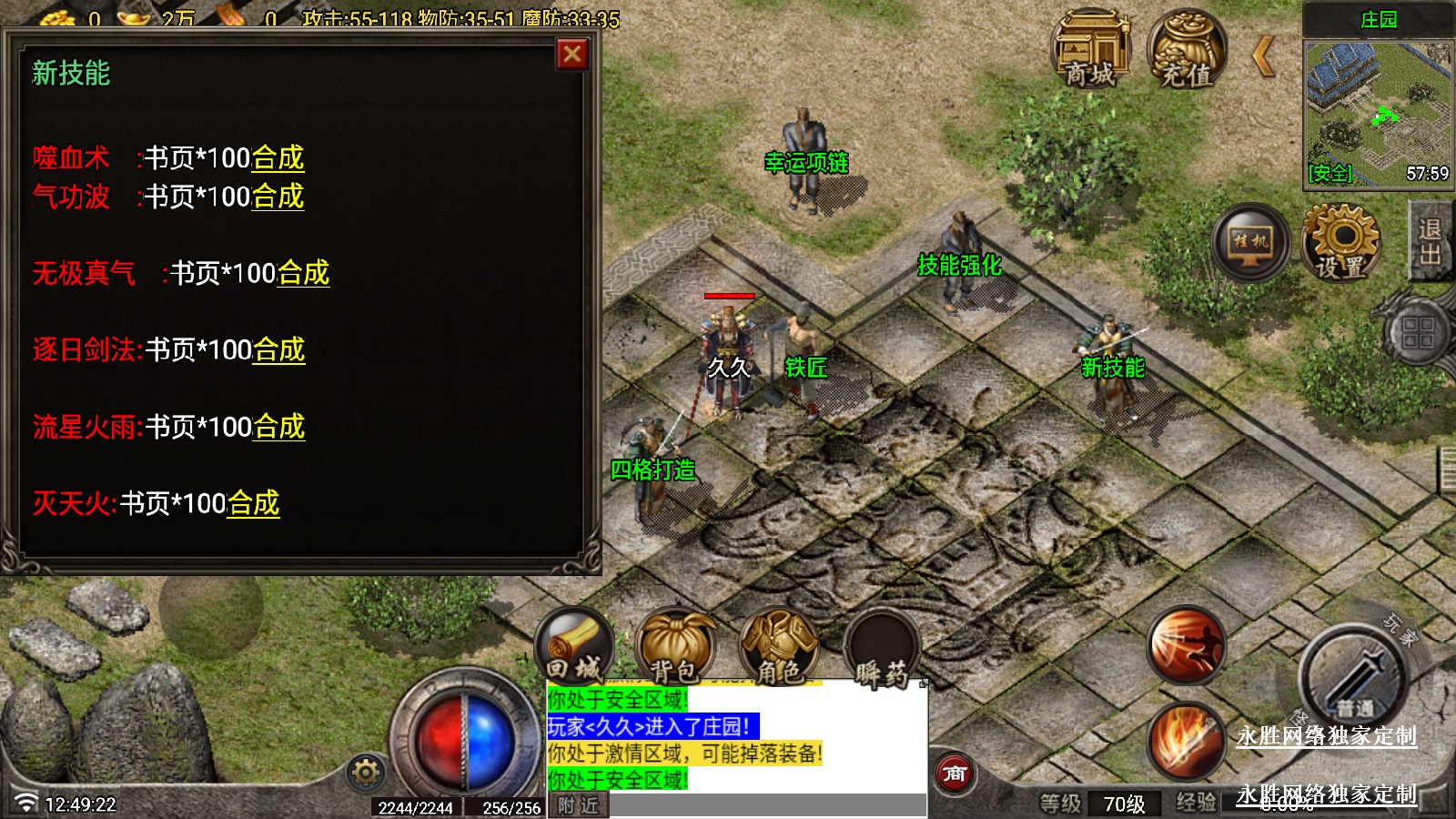This screenshot has width=1456, height=819.
Task: Open the 充值 recharge menu
Action: tap(1187, 49)
